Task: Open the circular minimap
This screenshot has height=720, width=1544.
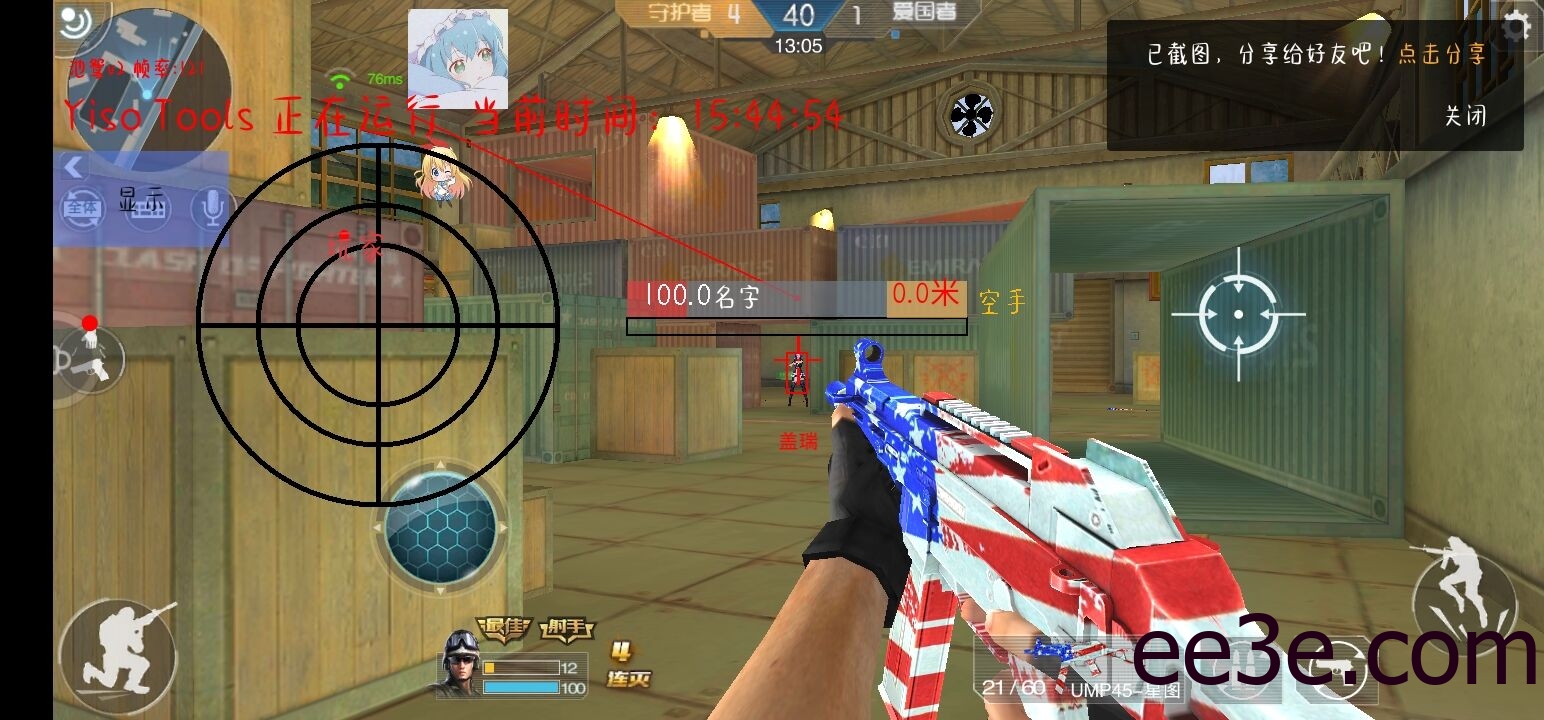Action: point(150,85)
